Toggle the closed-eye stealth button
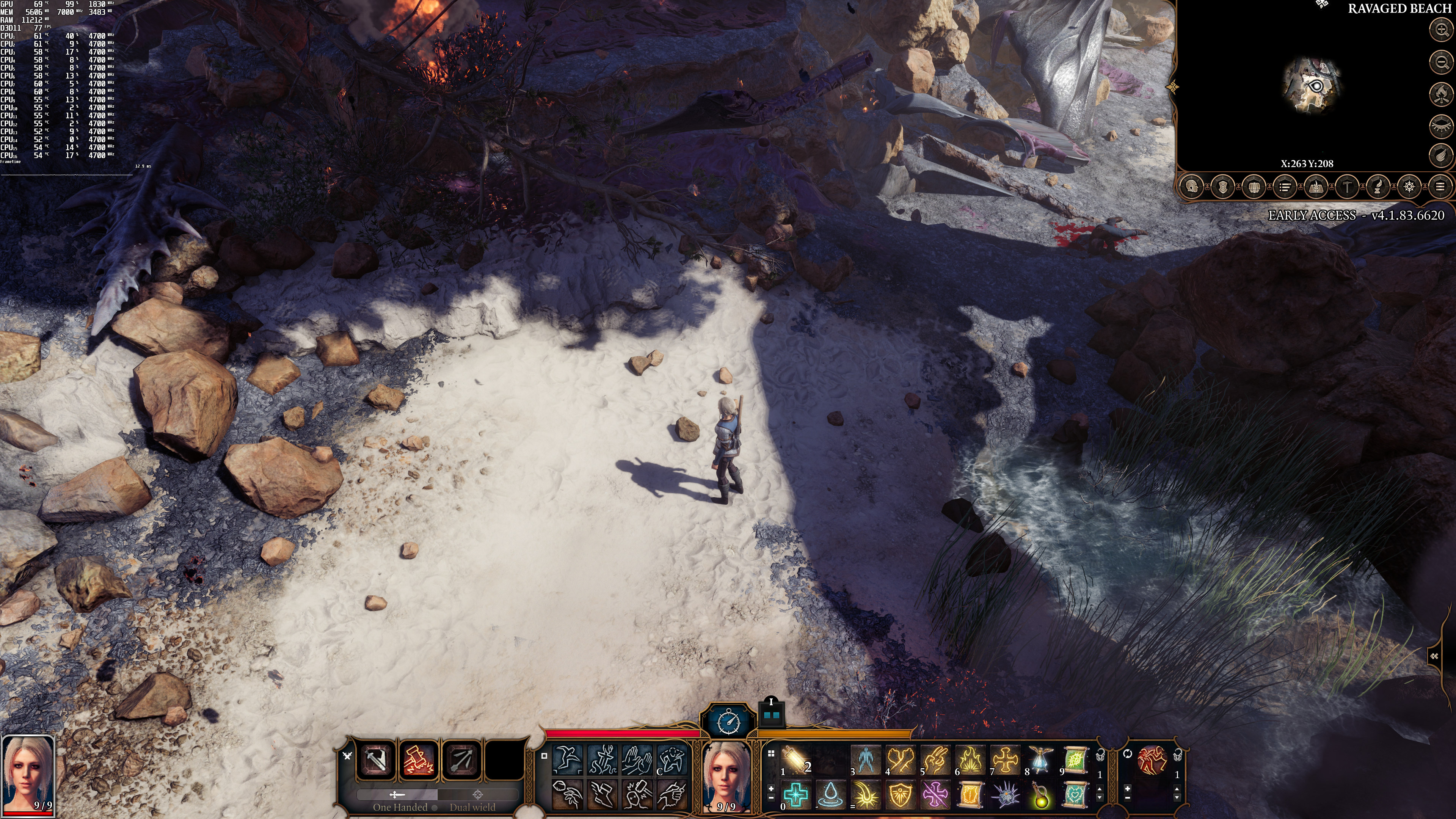Image resolution: width=1456 pixels, height=819 pixels. (1441, 126)
